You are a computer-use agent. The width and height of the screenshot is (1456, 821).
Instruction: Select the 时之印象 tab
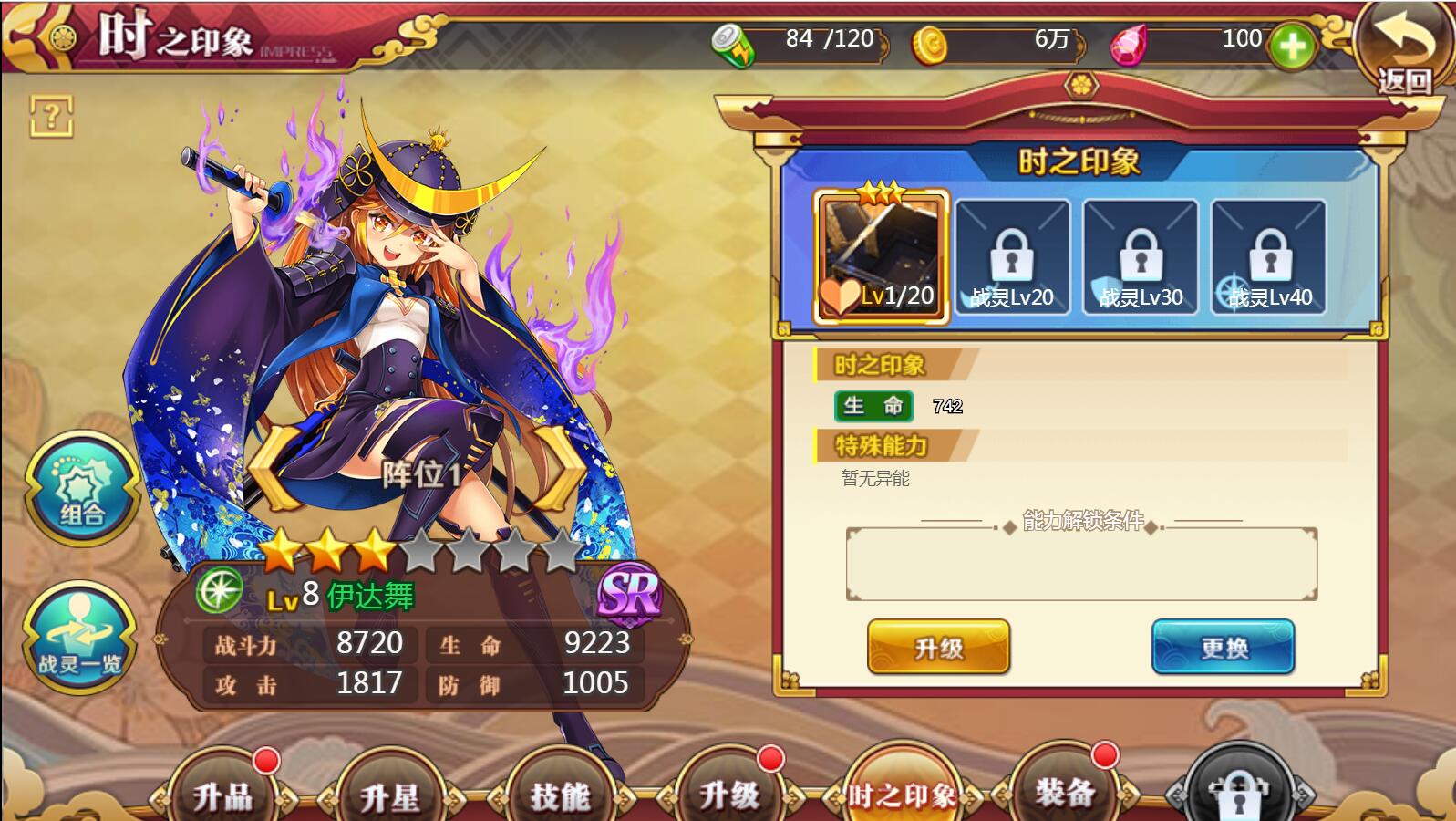(901, 792)
